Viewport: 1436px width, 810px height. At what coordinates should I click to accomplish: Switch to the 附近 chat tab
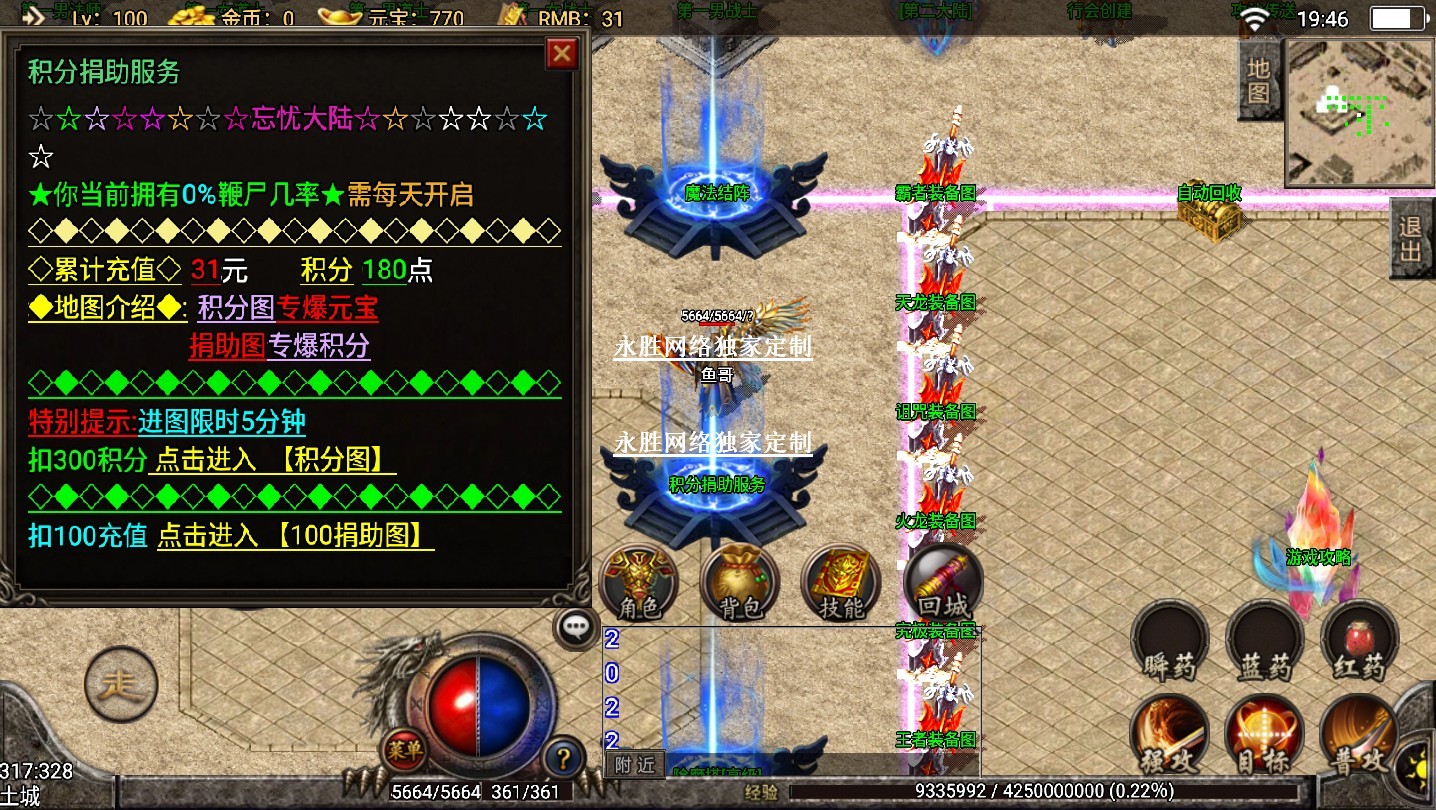[x=635, y=765]
